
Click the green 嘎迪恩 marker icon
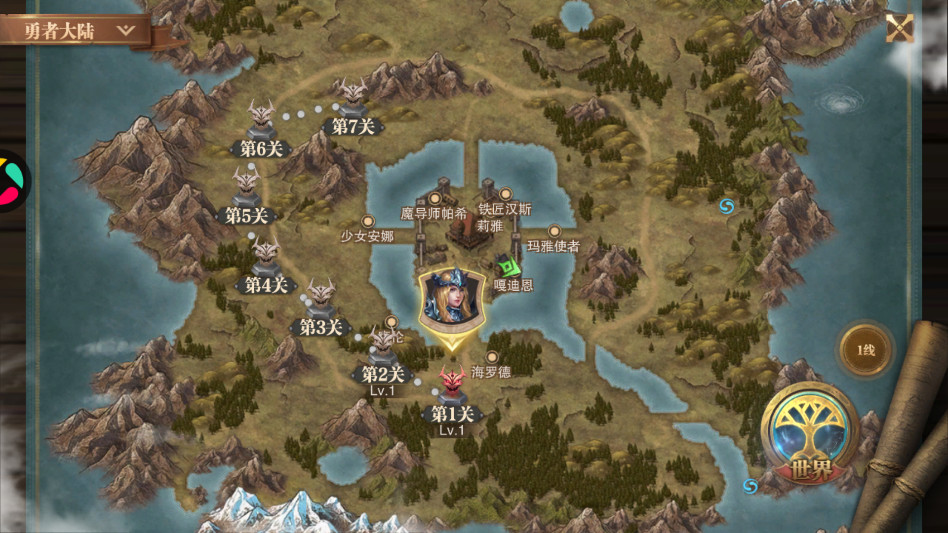click(510, 267)
